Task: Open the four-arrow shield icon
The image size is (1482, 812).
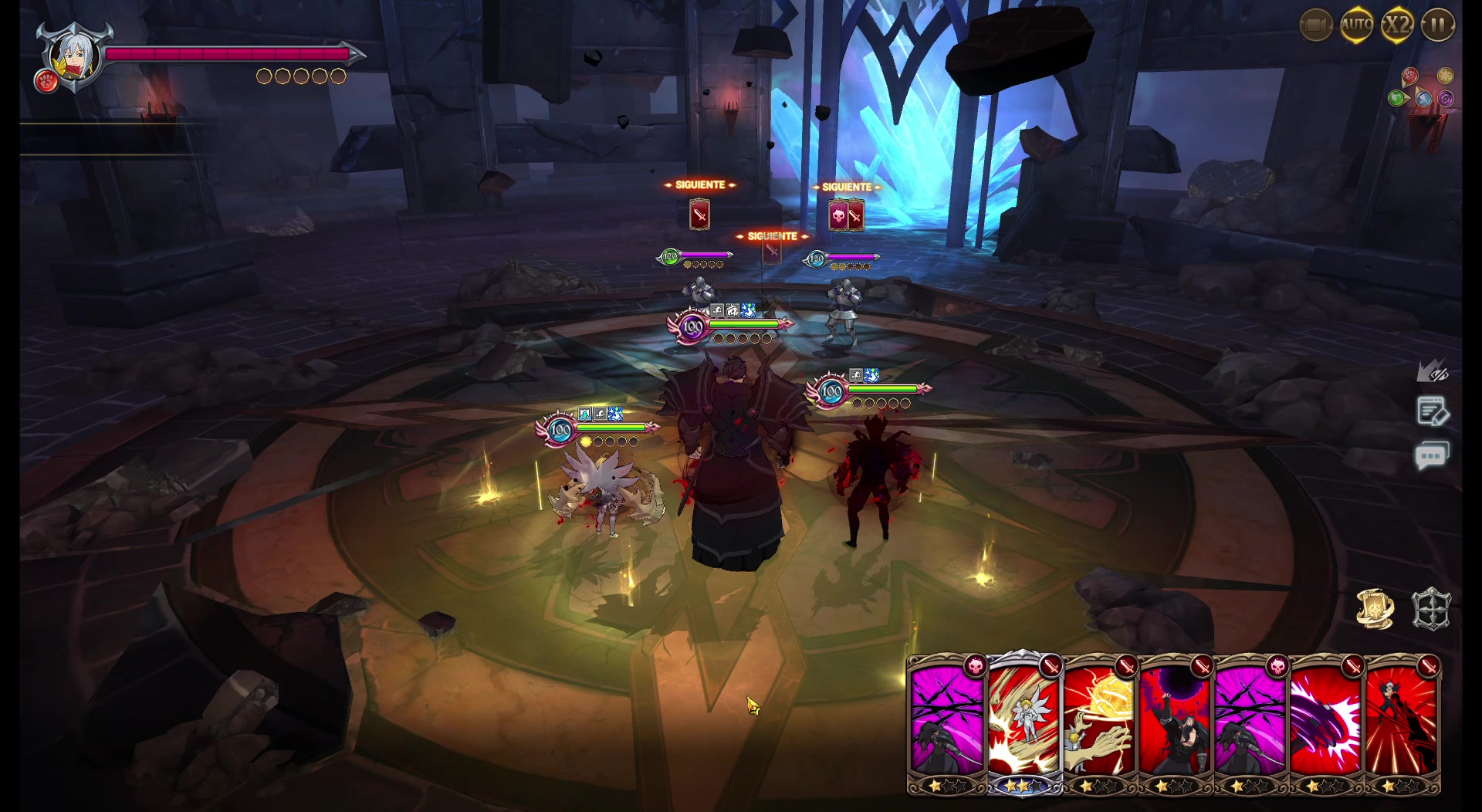Action: [x=1431, y=609]
